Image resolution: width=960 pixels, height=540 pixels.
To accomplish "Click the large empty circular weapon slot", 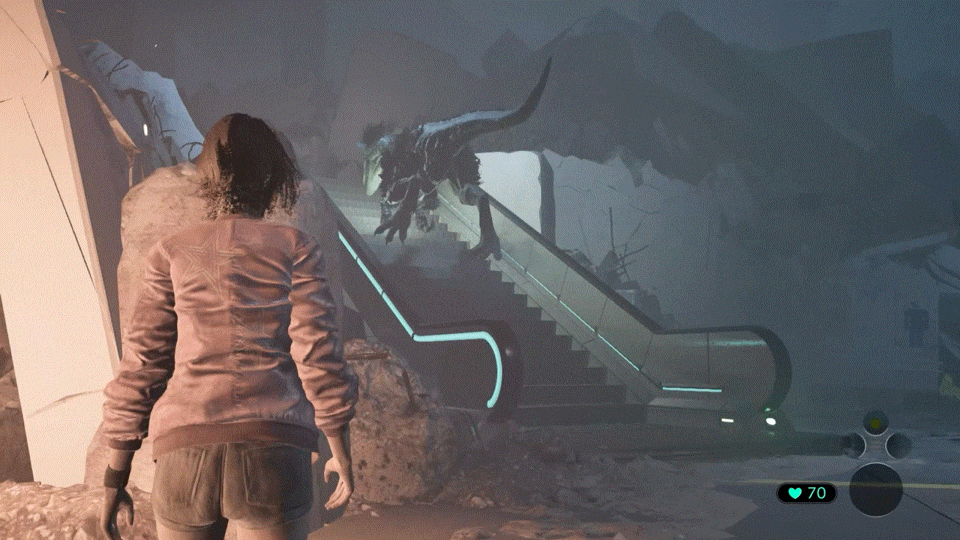I will [876, 489].
